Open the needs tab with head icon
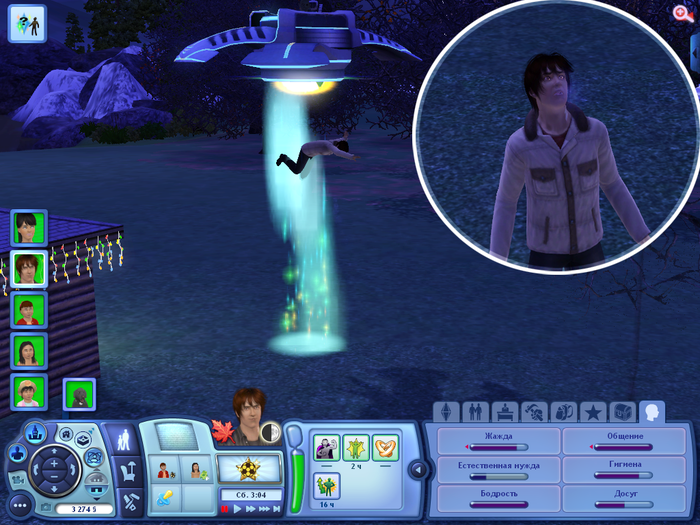Viewport: 700px width, 525px height. (652, 411)
